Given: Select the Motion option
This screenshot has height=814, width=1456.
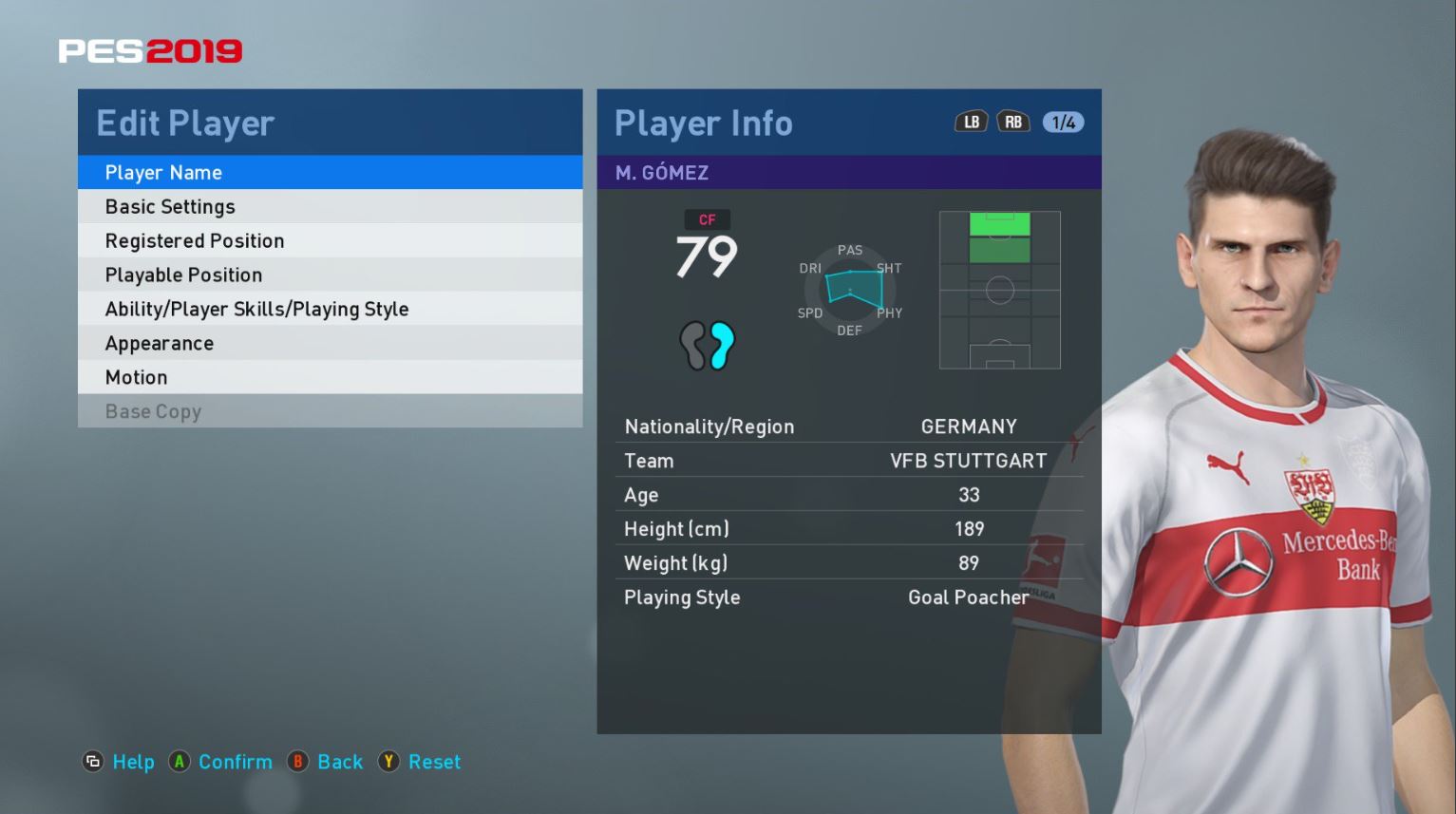Looking at the screenshot, I should point(330,378).
